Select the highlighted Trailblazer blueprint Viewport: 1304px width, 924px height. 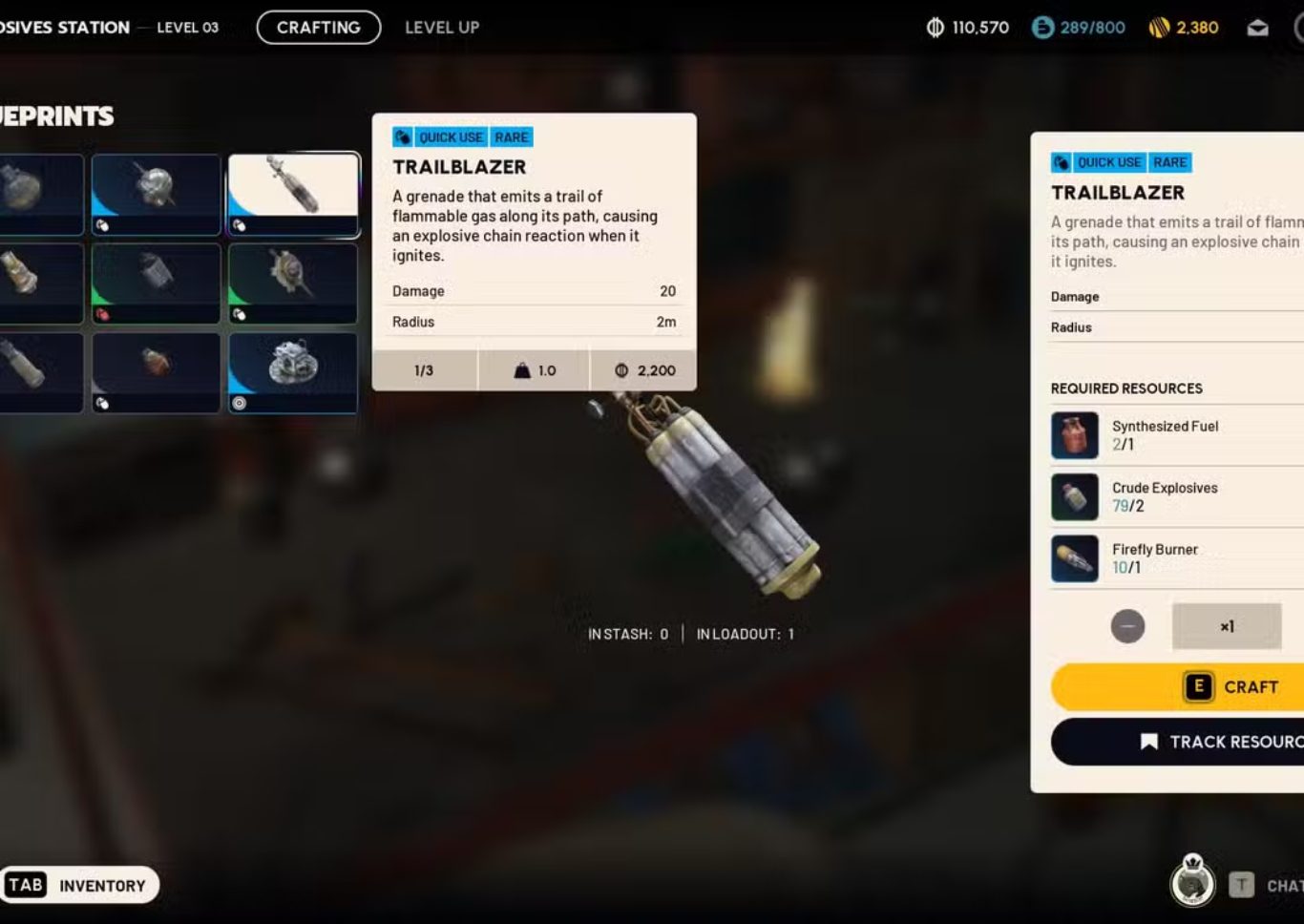click(x=293, y=194)
